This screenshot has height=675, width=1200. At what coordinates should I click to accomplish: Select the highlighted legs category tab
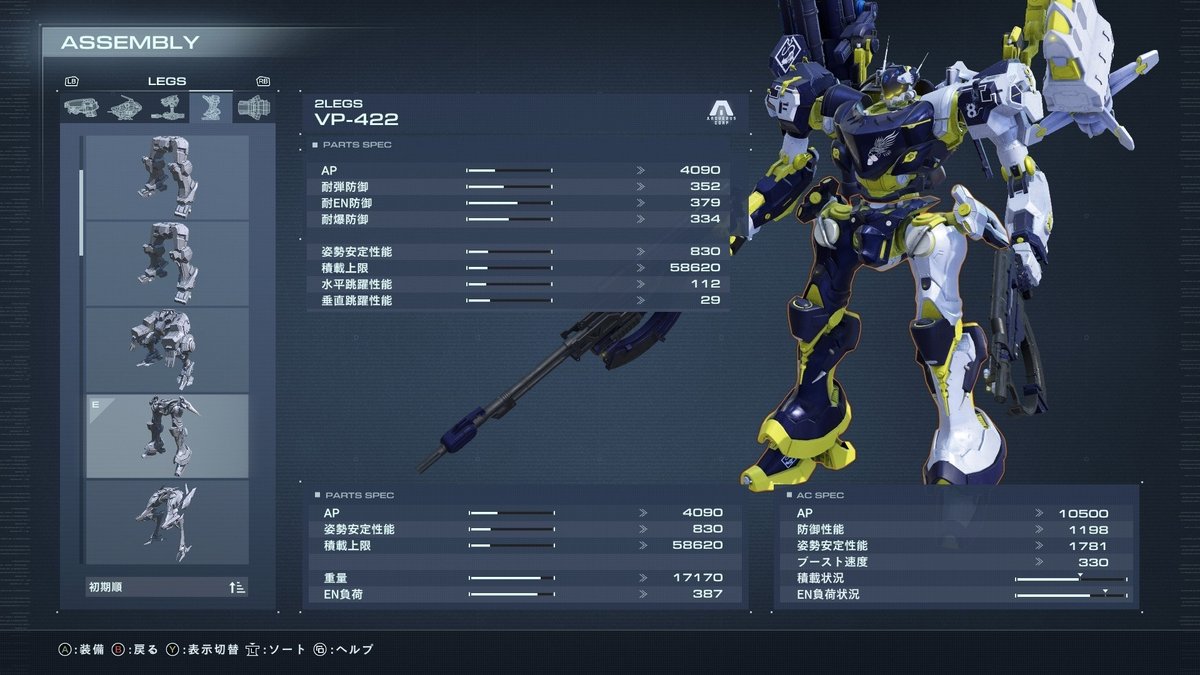tap(210, 106)
